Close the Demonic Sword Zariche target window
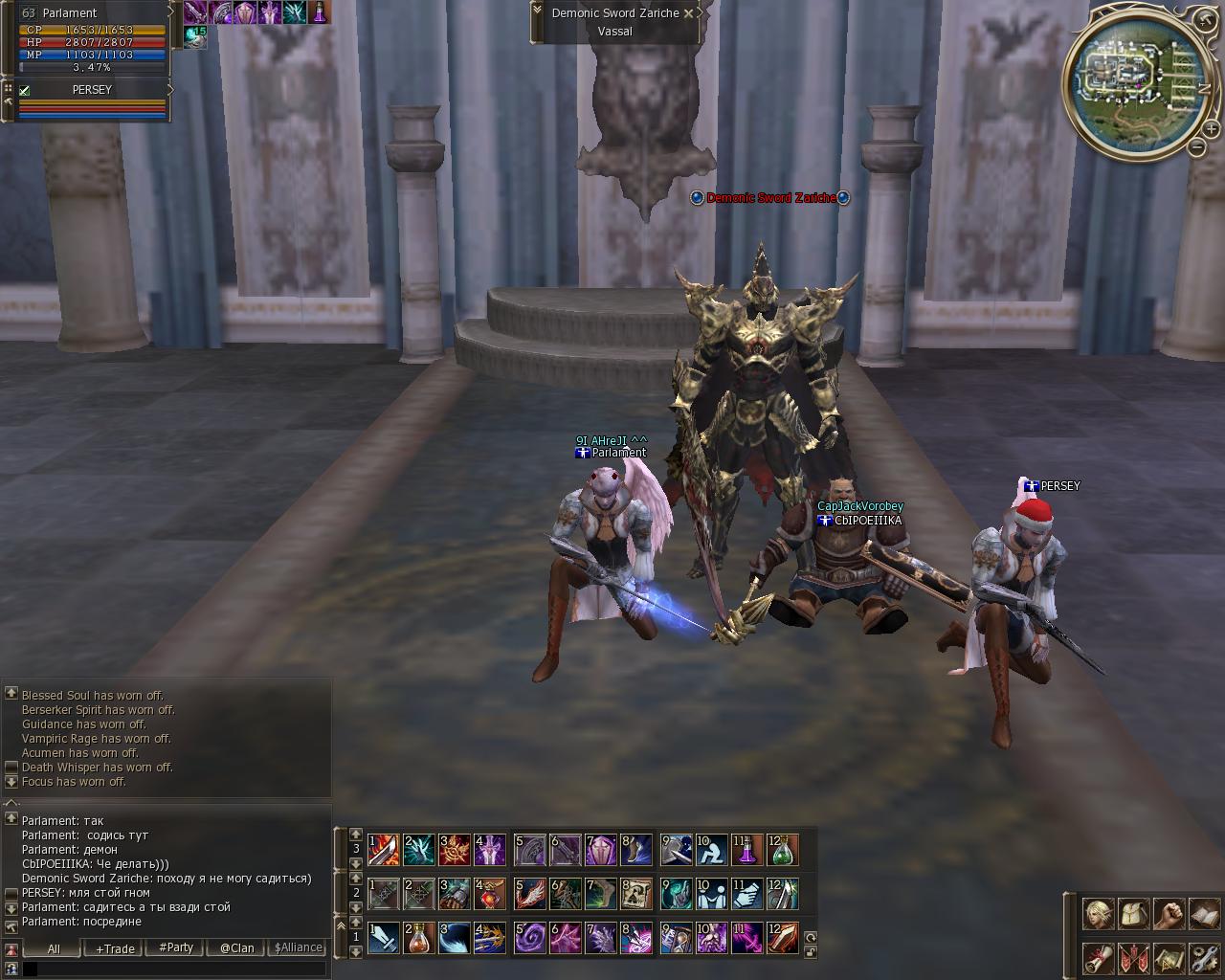This screenshot has height=980, width=1225. click(x=688, y=13)
